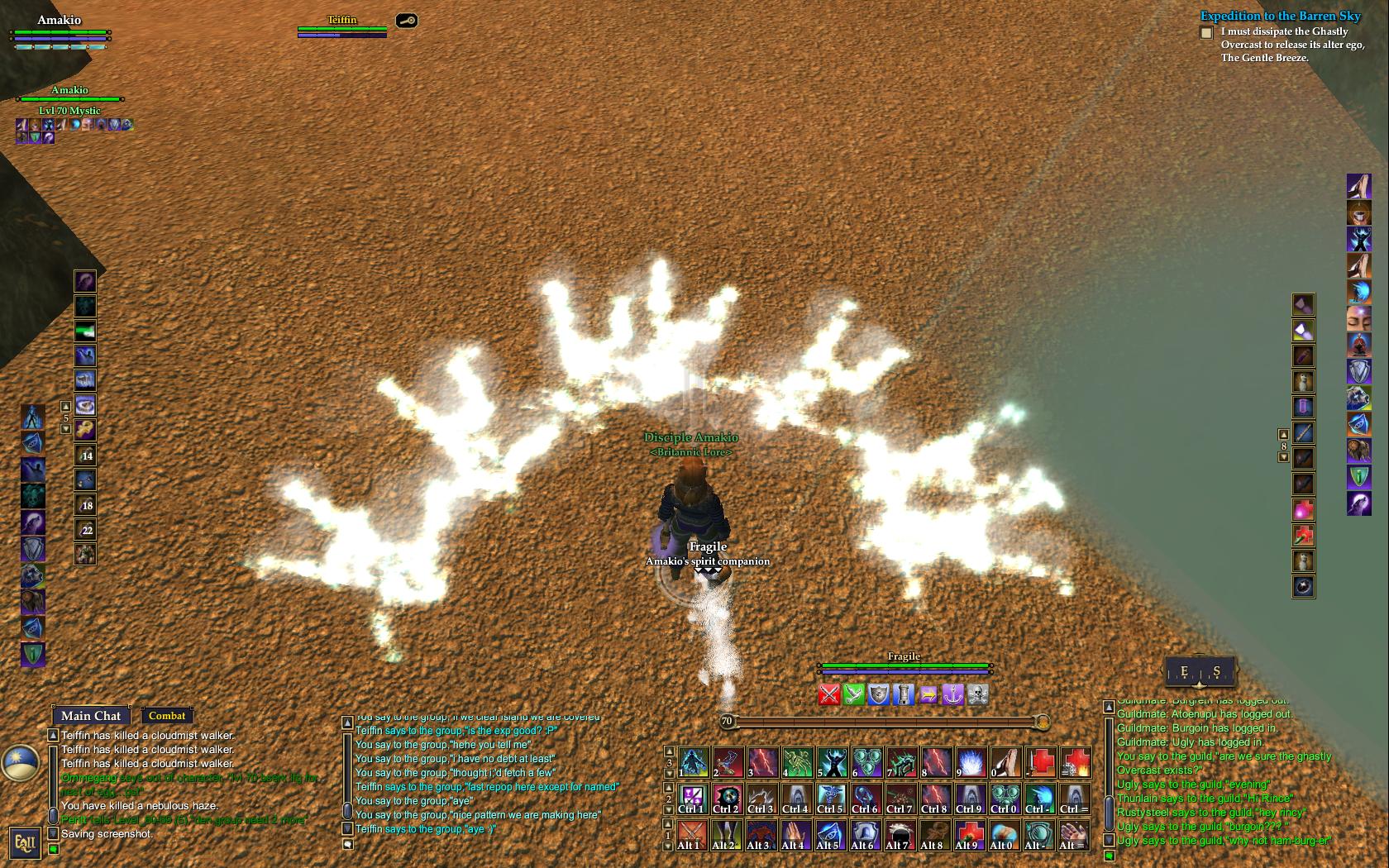Open the EQII main menu button

(x=25, y=843)
